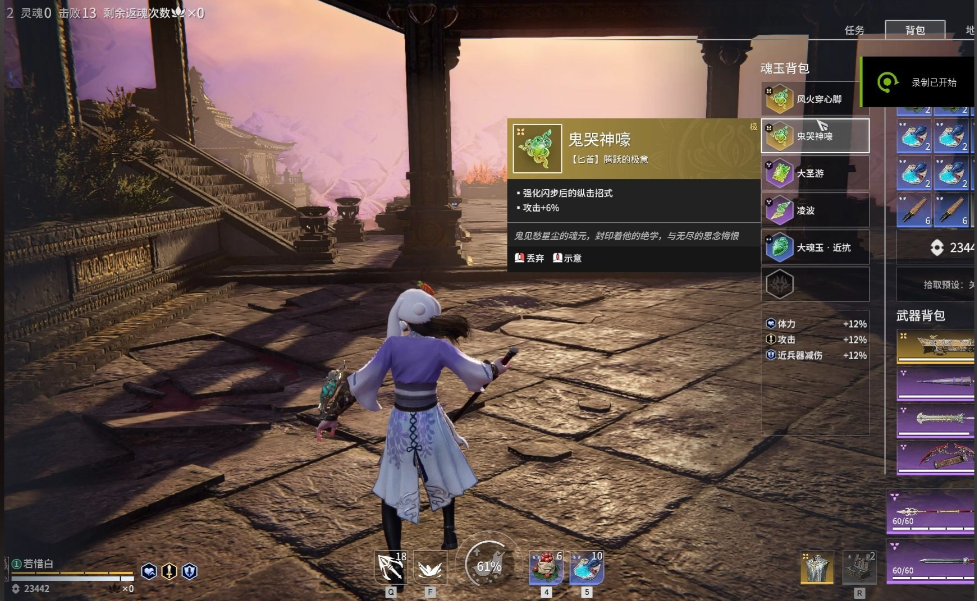Click 示意 to ping the soul jade
Screen dimensions: 977x601
(x=566, y=258)
